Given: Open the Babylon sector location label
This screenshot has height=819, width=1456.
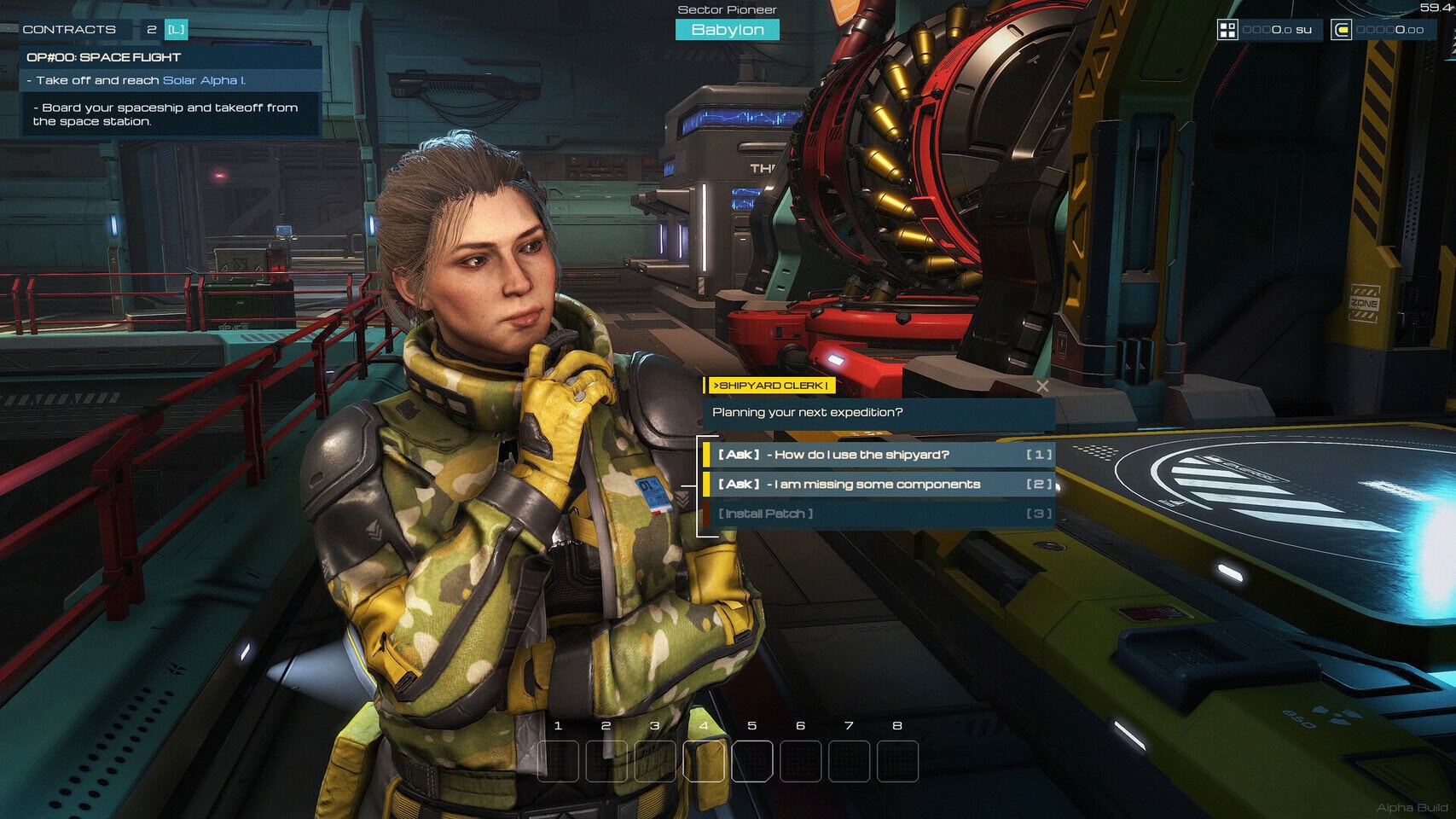Looking at the screenshot, I should click(728, 30).
